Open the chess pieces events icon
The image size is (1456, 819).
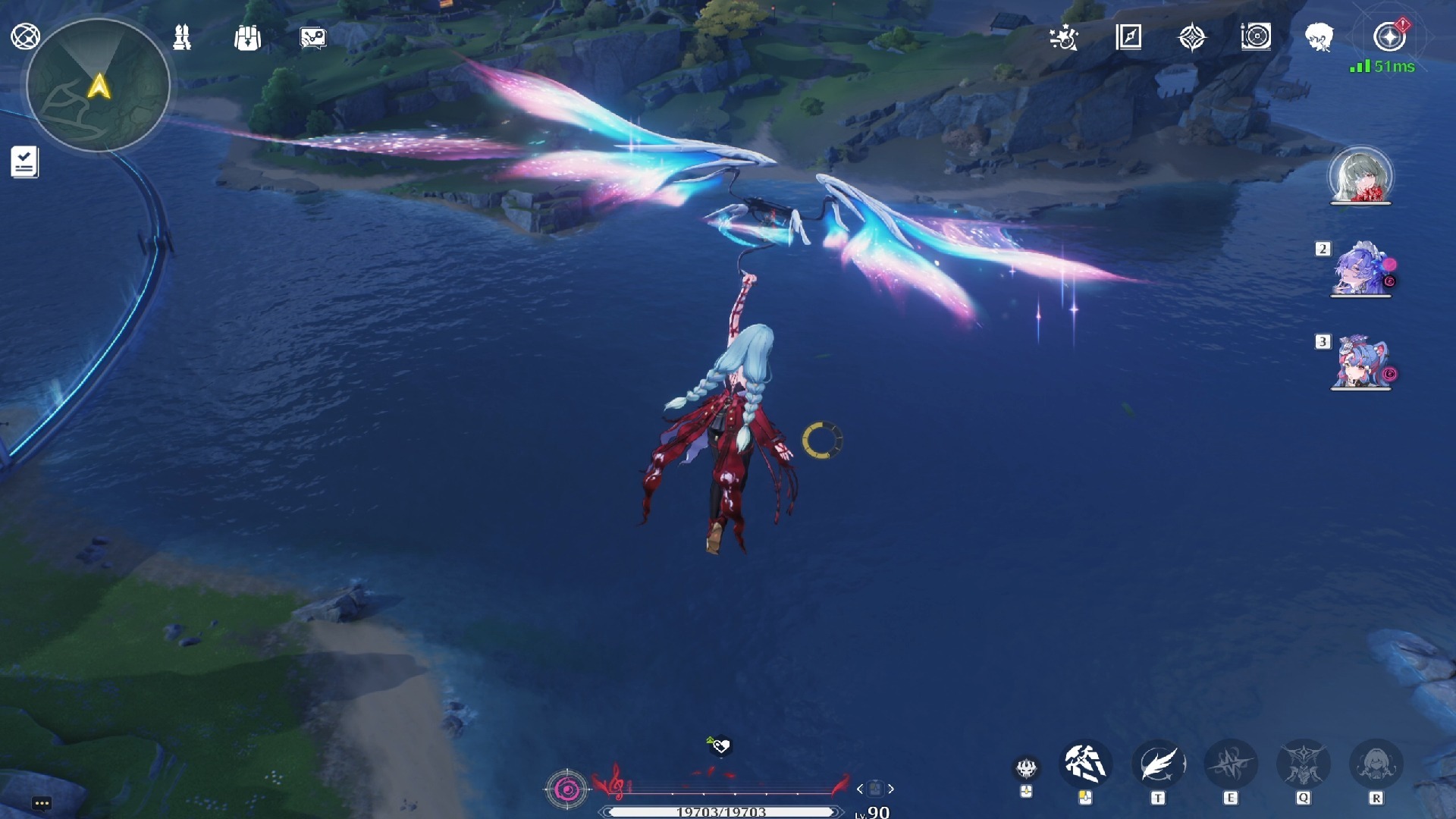tap(182, 37)
